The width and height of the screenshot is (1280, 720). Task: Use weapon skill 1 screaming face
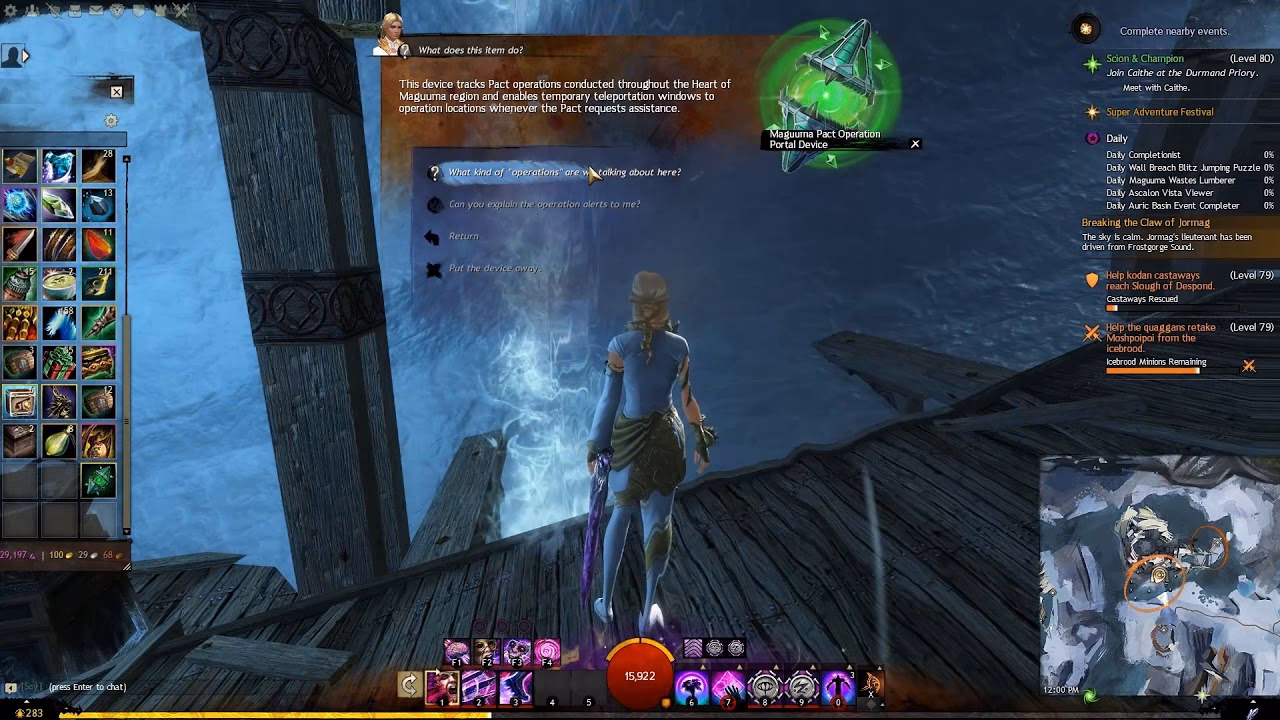[x=442, y=686]
